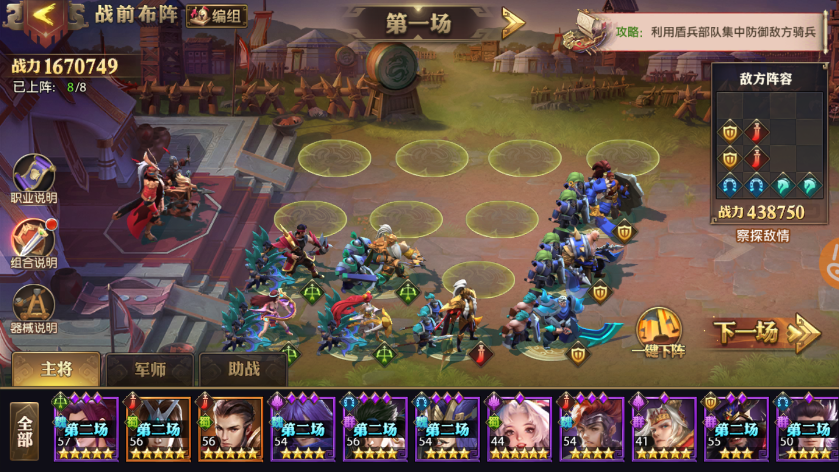Choose the level 50 hero card
The height and width of the screenshot is (472, 839).
point(806,429)
